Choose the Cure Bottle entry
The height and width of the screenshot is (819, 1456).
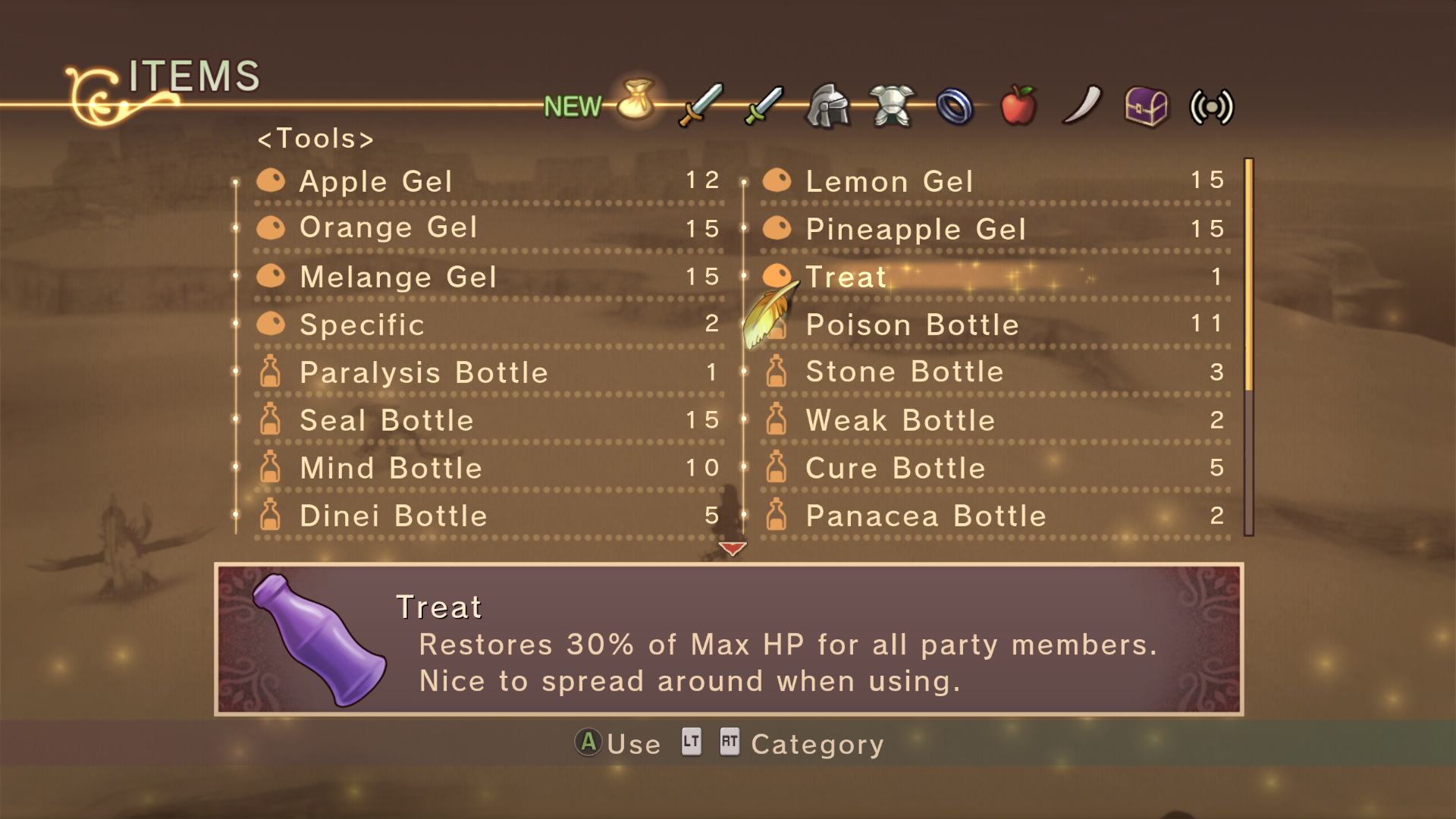click(x=895, y=468)
